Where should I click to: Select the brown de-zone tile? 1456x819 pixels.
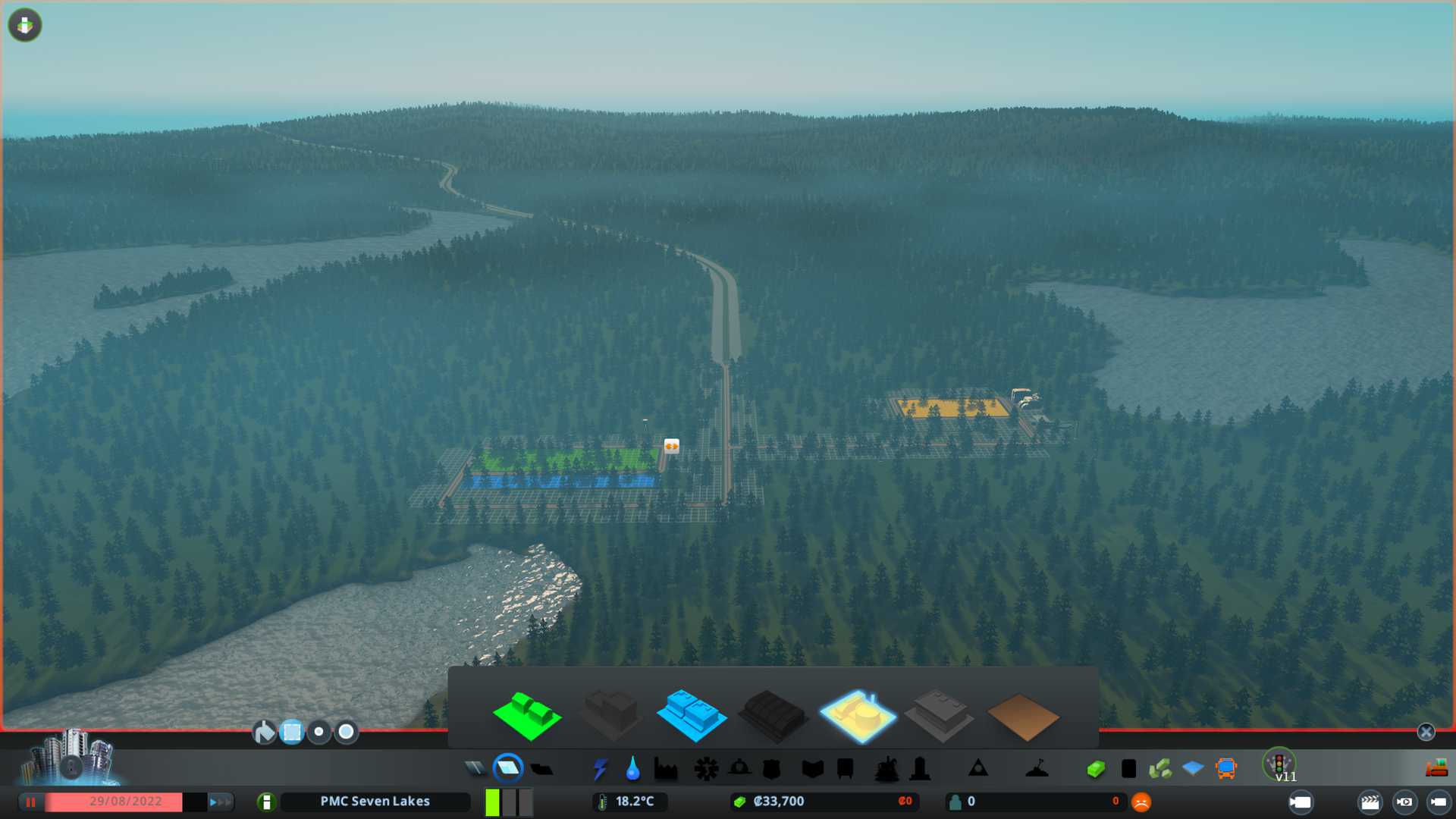(x=1022, y=717)
